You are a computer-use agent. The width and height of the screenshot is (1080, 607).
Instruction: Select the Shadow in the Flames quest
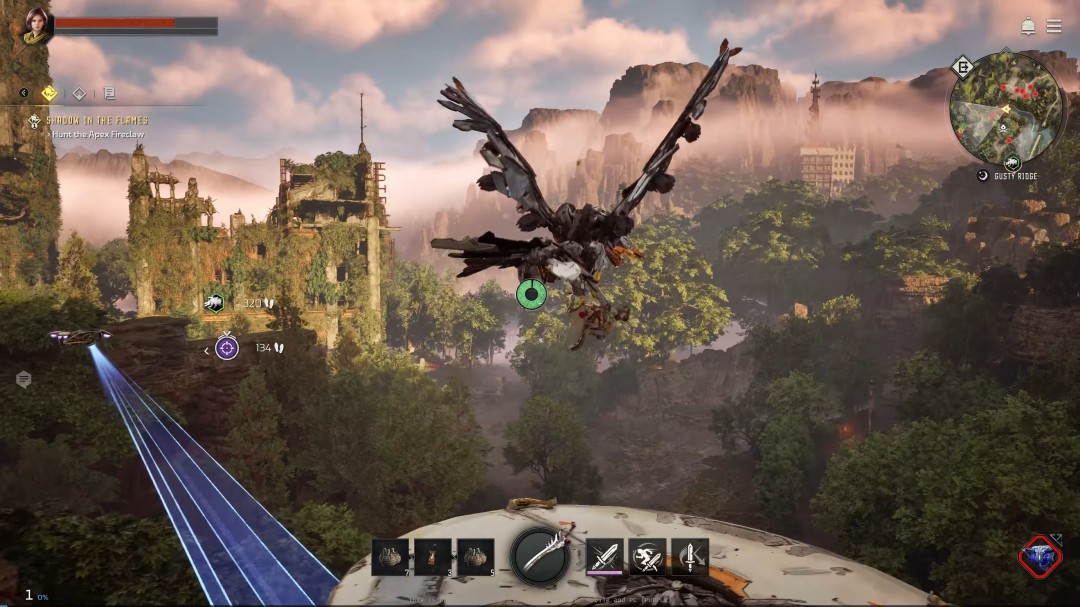[96, 121]
